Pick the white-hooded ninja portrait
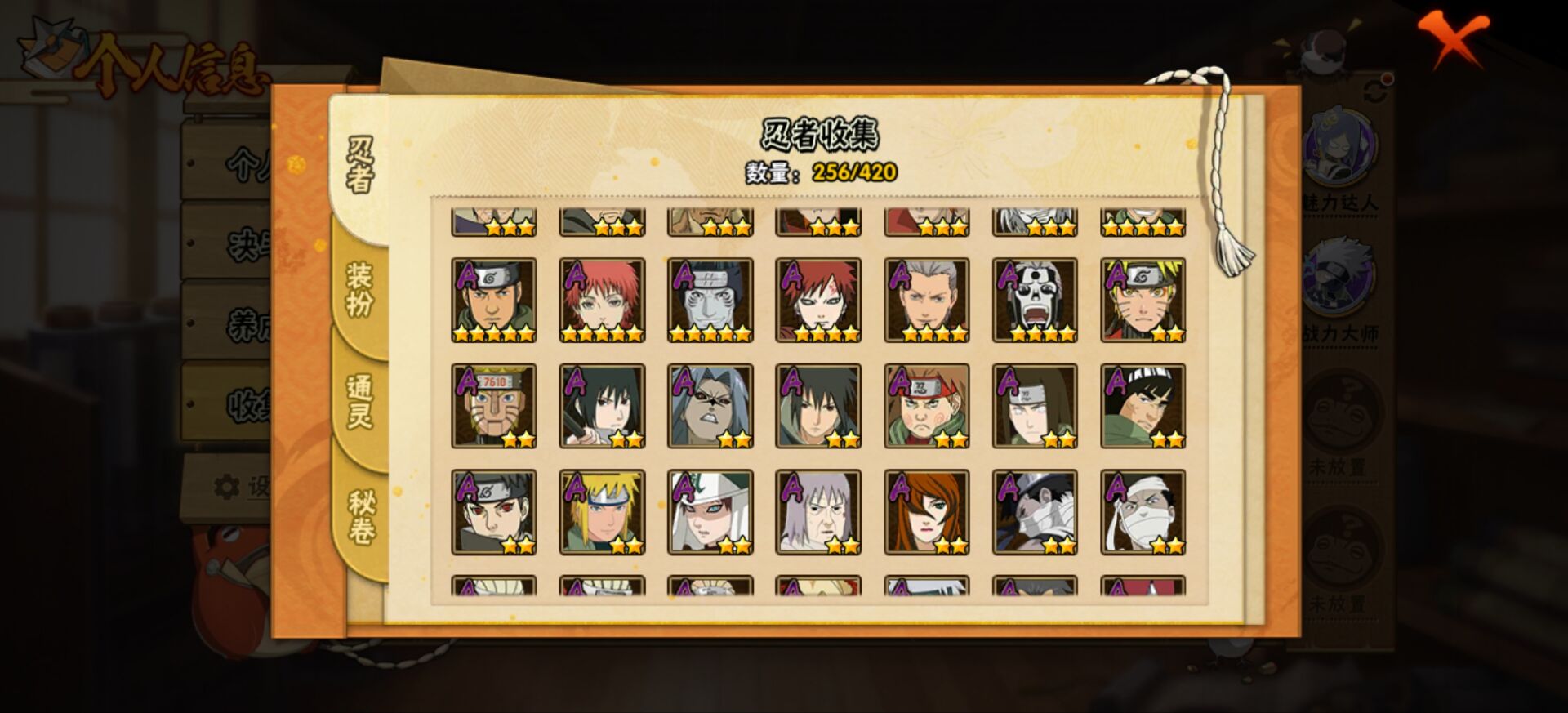 point(710,512)
